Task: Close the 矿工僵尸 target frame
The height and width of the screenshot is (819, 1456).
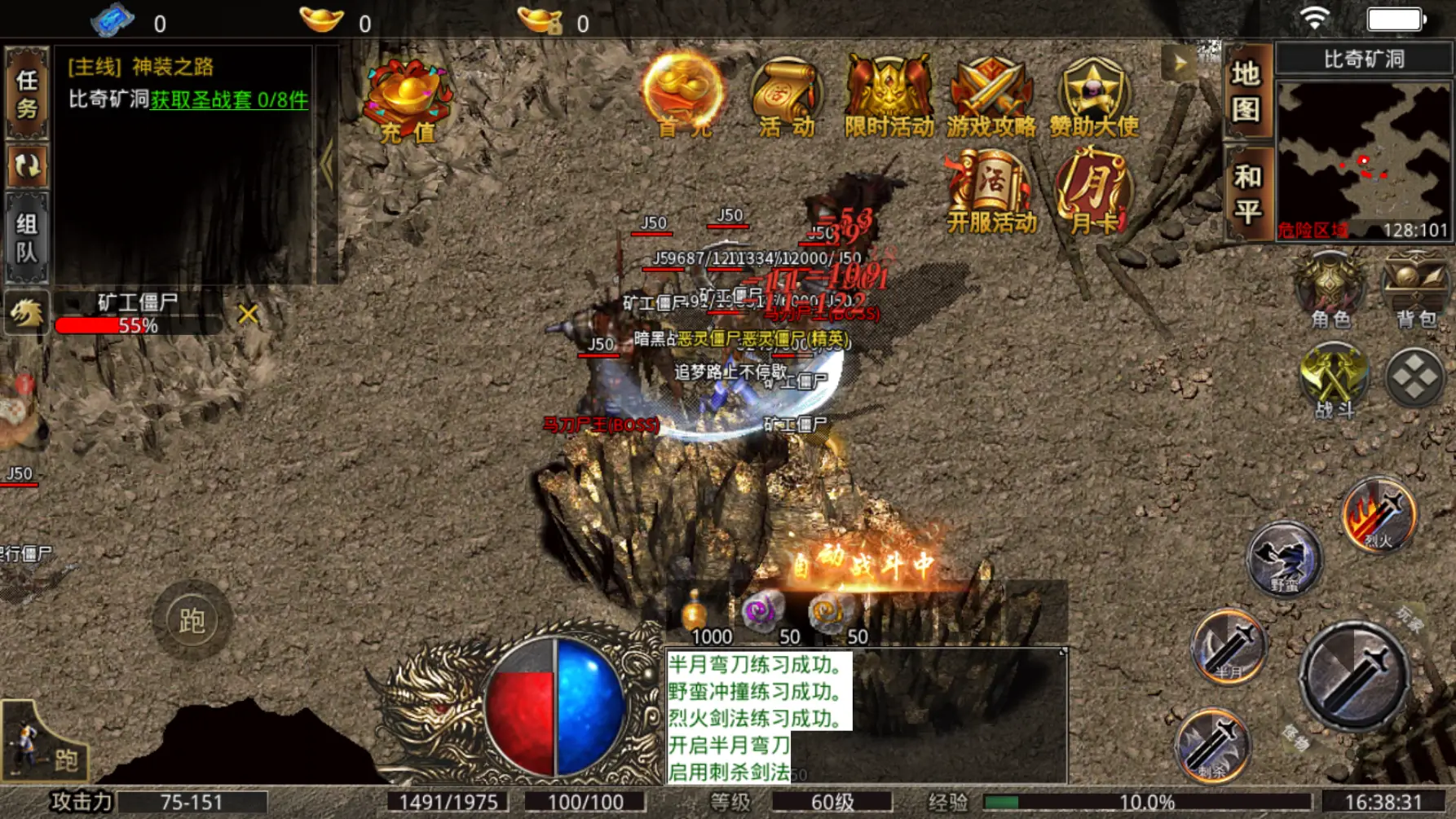Action: 248,315
